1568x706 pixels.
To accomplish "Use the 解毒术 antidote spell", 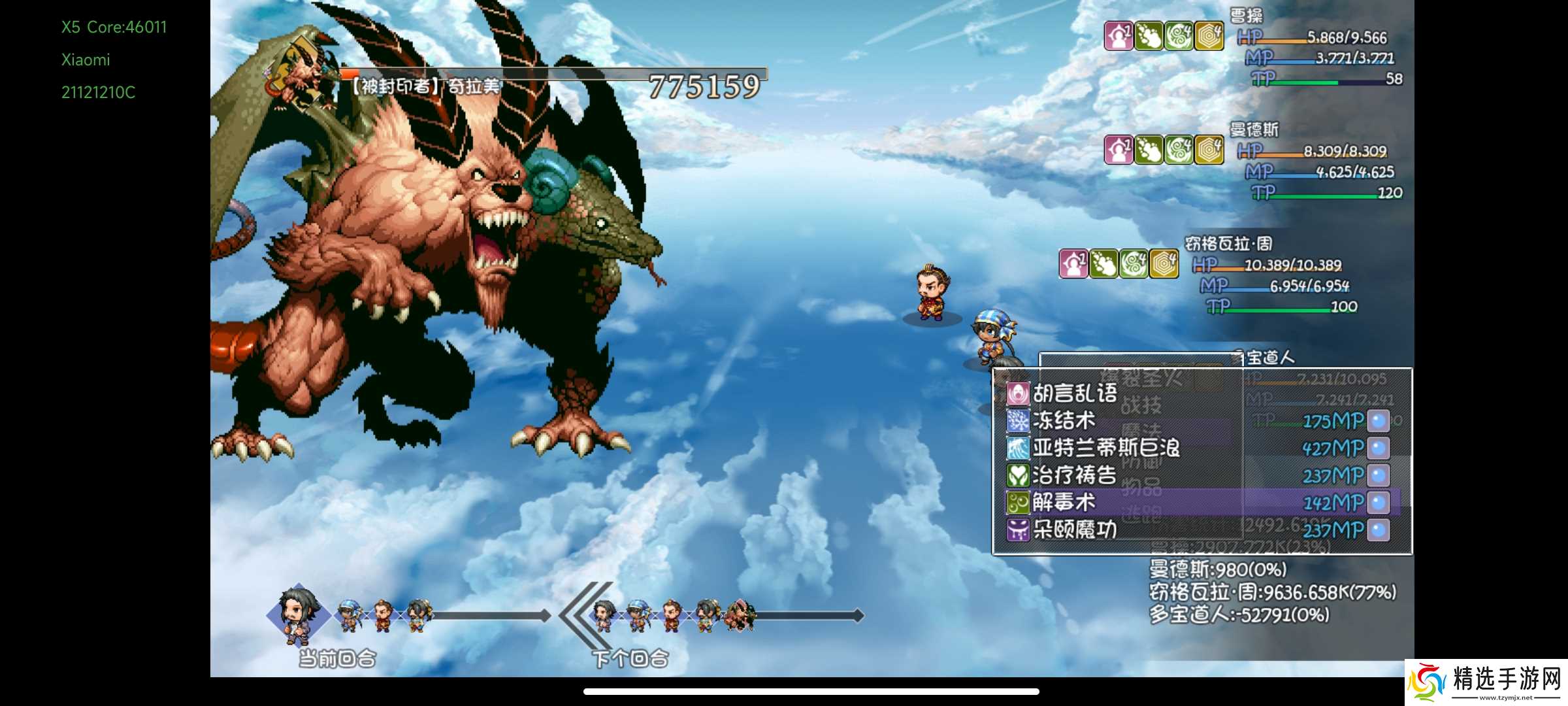I will 1064,502.
